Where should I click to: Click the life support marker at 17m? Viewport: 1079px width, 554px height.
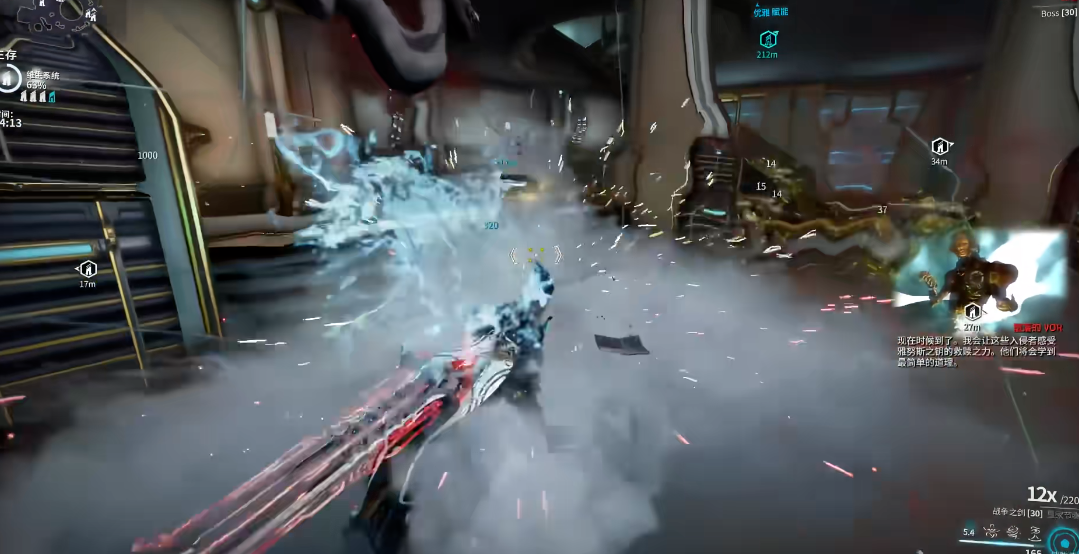(x=87, y=269)
